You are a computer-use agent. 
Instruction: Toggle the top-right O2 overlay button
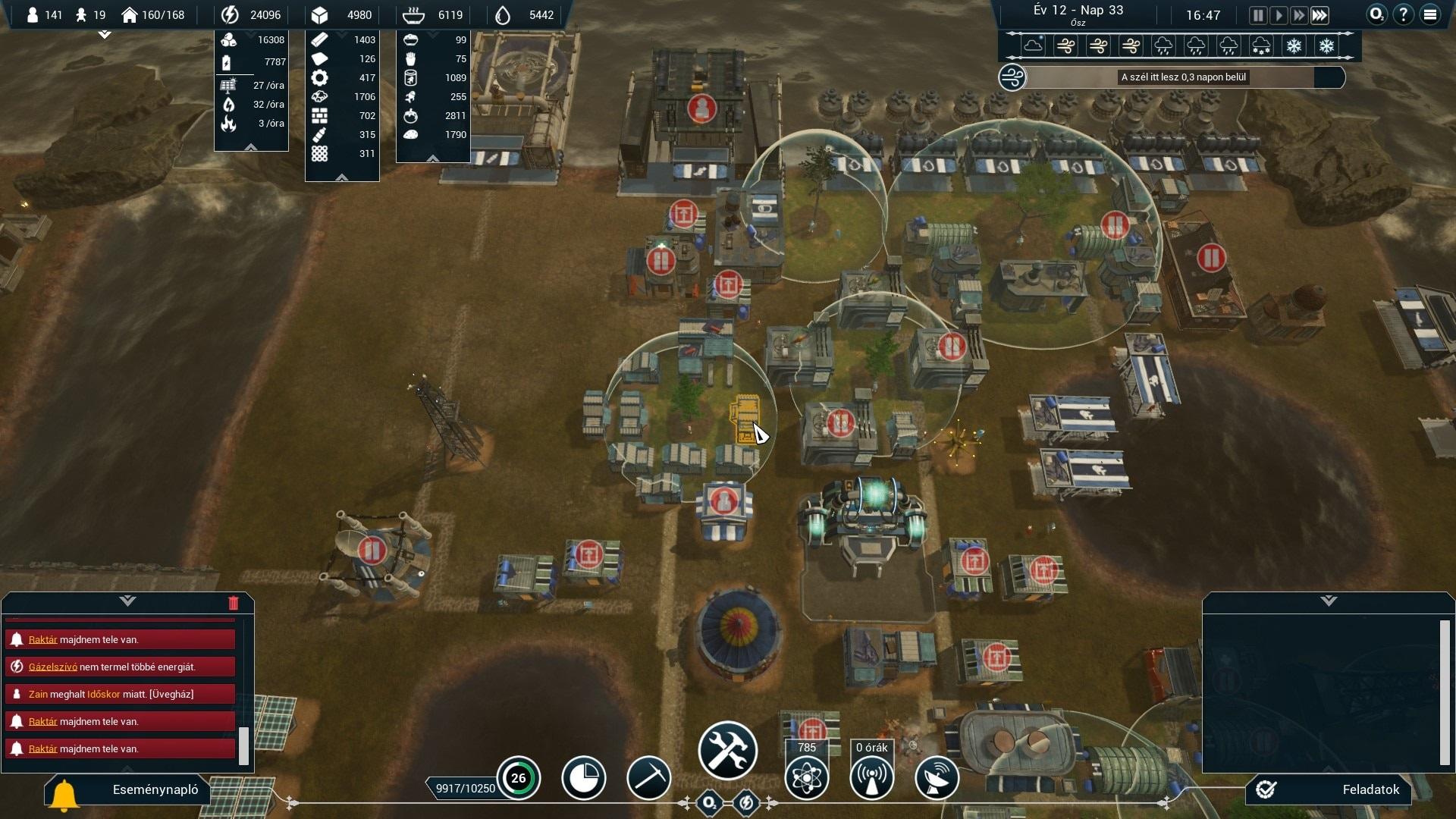[1376, 14]
